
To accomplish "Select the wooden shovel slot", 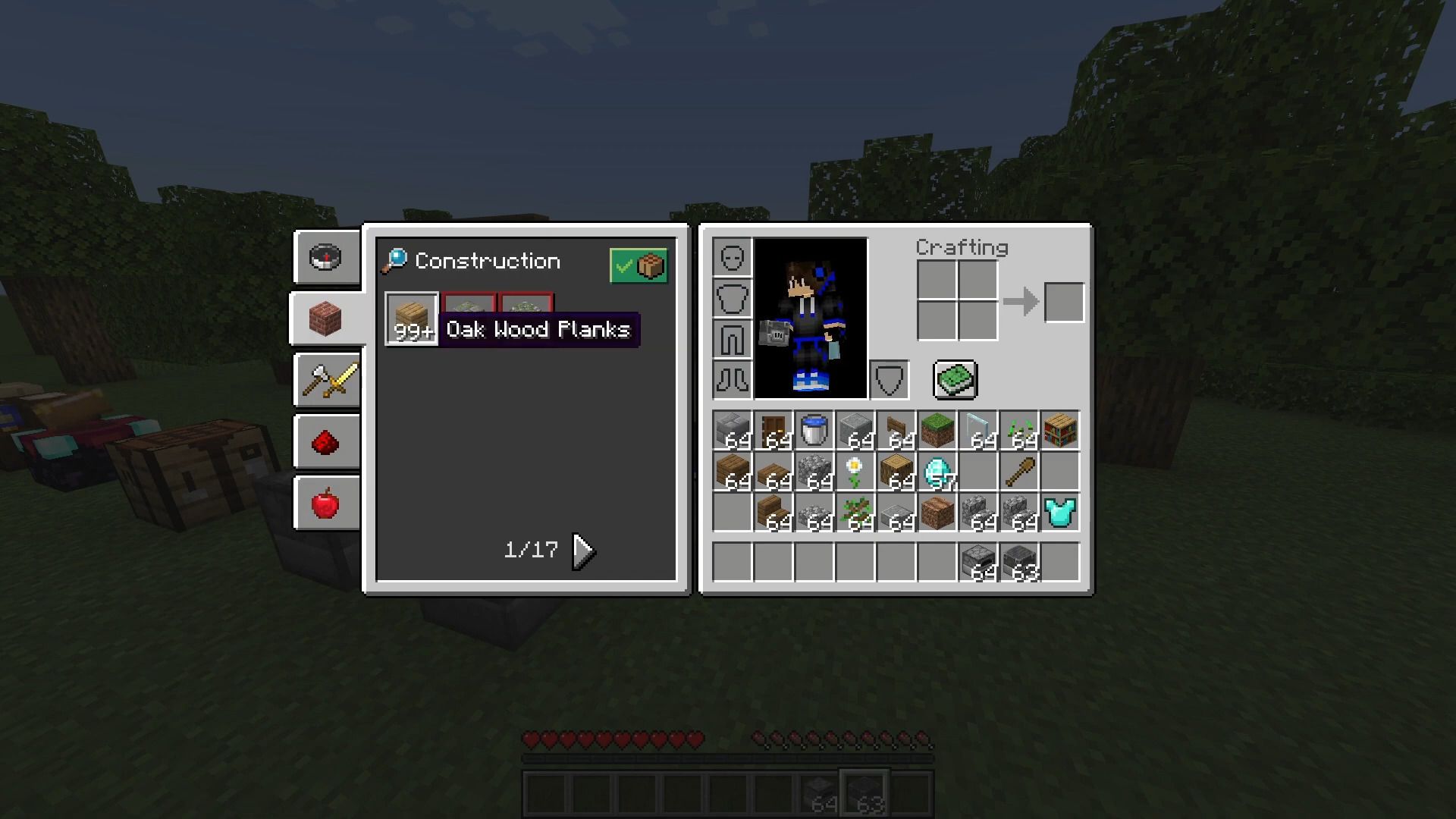I will pyautogui.click(x=1018, y=471).
